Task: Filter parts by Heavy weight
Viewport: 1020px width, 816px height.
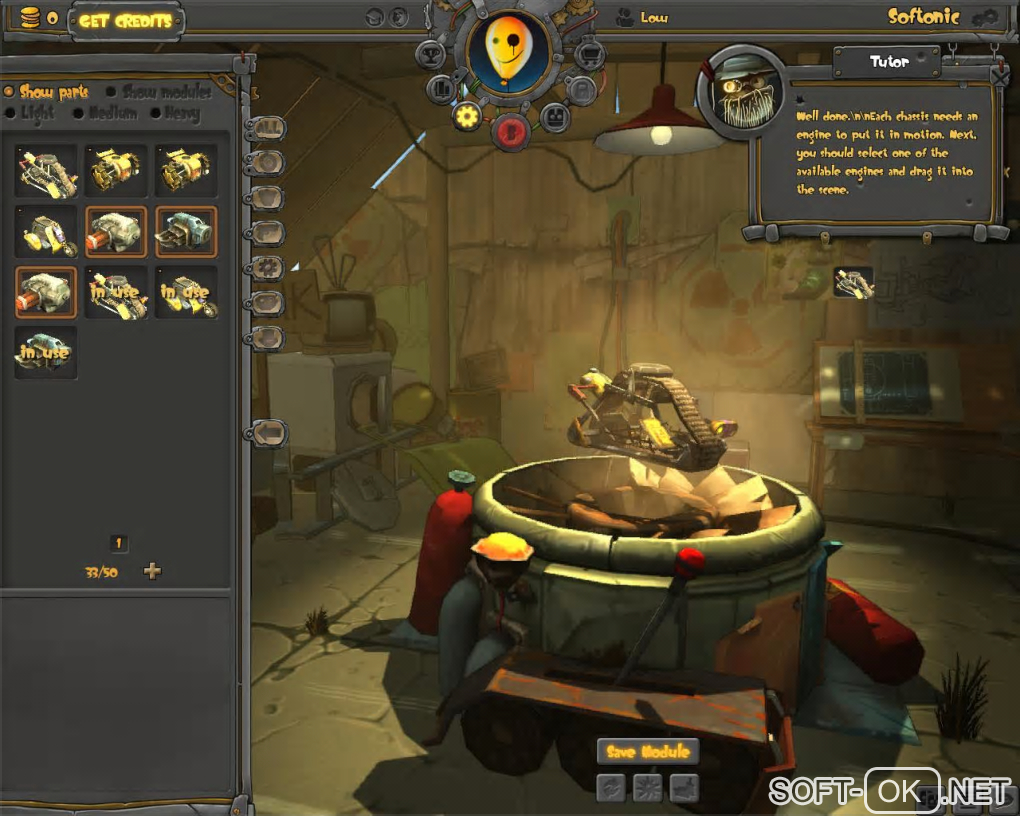Action: coord(180,113)
